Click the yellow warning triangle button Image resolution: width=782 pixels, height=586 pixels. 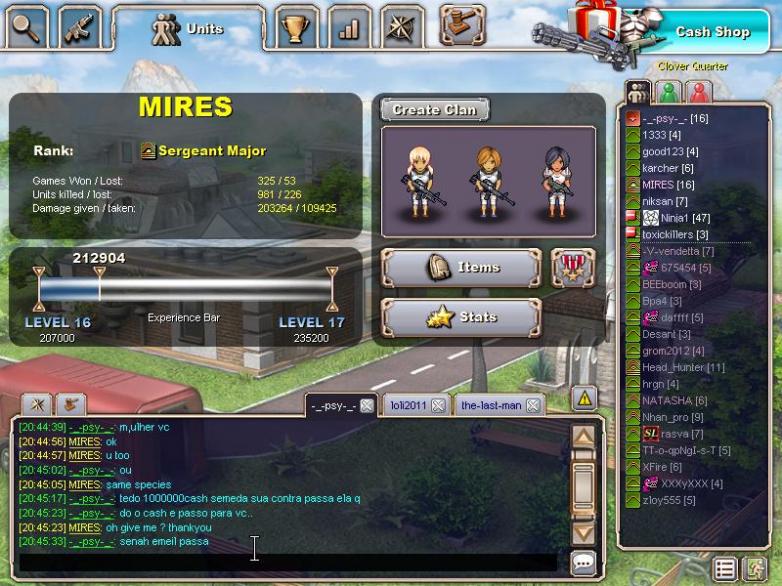[584, 397]
